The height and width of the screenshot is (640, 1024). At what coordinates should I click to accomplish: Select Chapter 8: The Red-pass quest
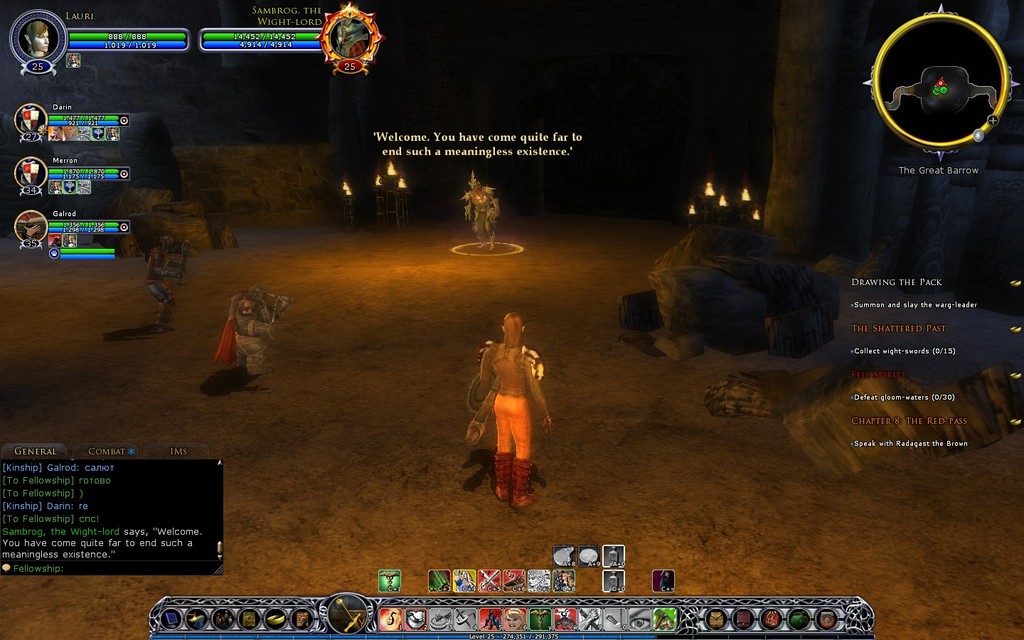point(909,421)
